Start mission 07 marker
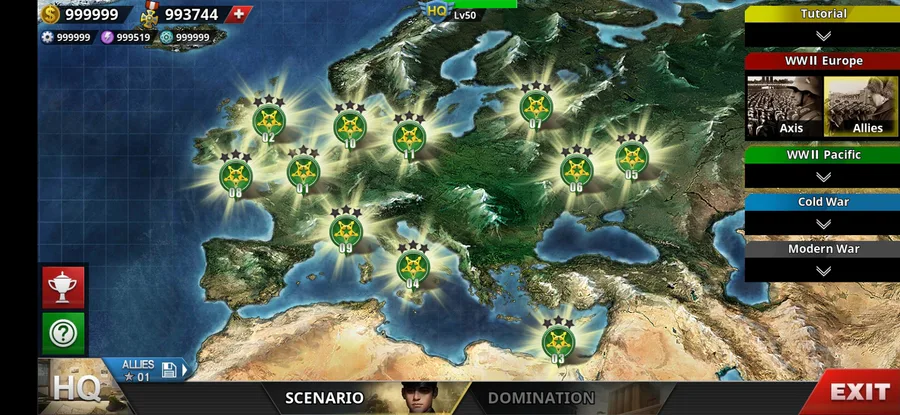 [x=536, y=107]
